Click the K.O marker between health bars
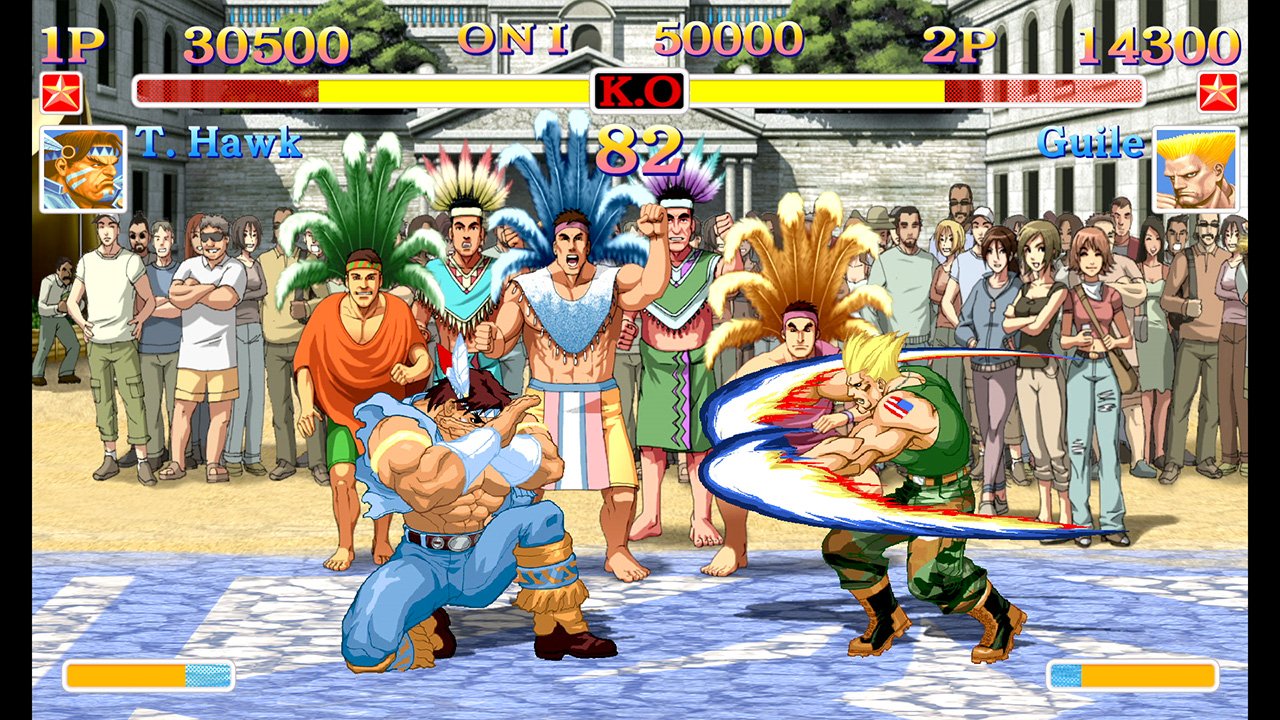Image resolution: width=1280 pixels, height=720 pixels. click(640, 90)
